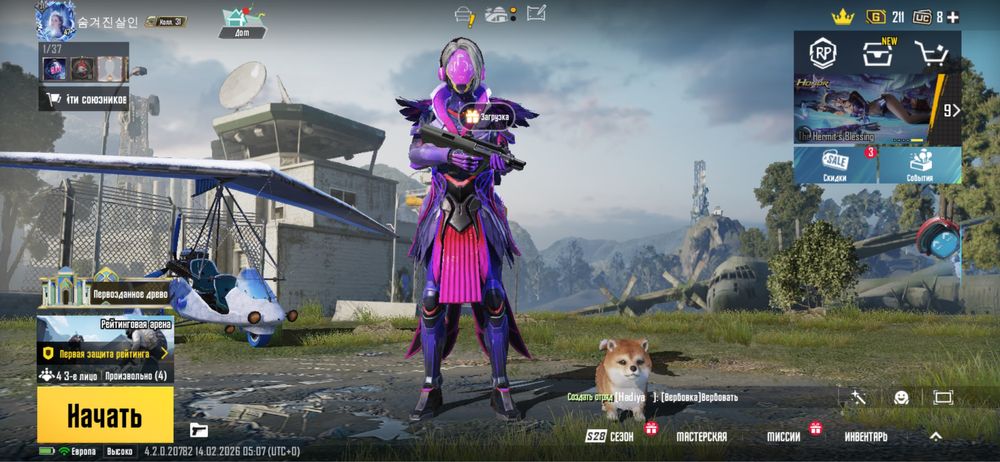Open the folder icon beside the start button
The width and height of the screenshot is (1000, 462).
[198, 431]
